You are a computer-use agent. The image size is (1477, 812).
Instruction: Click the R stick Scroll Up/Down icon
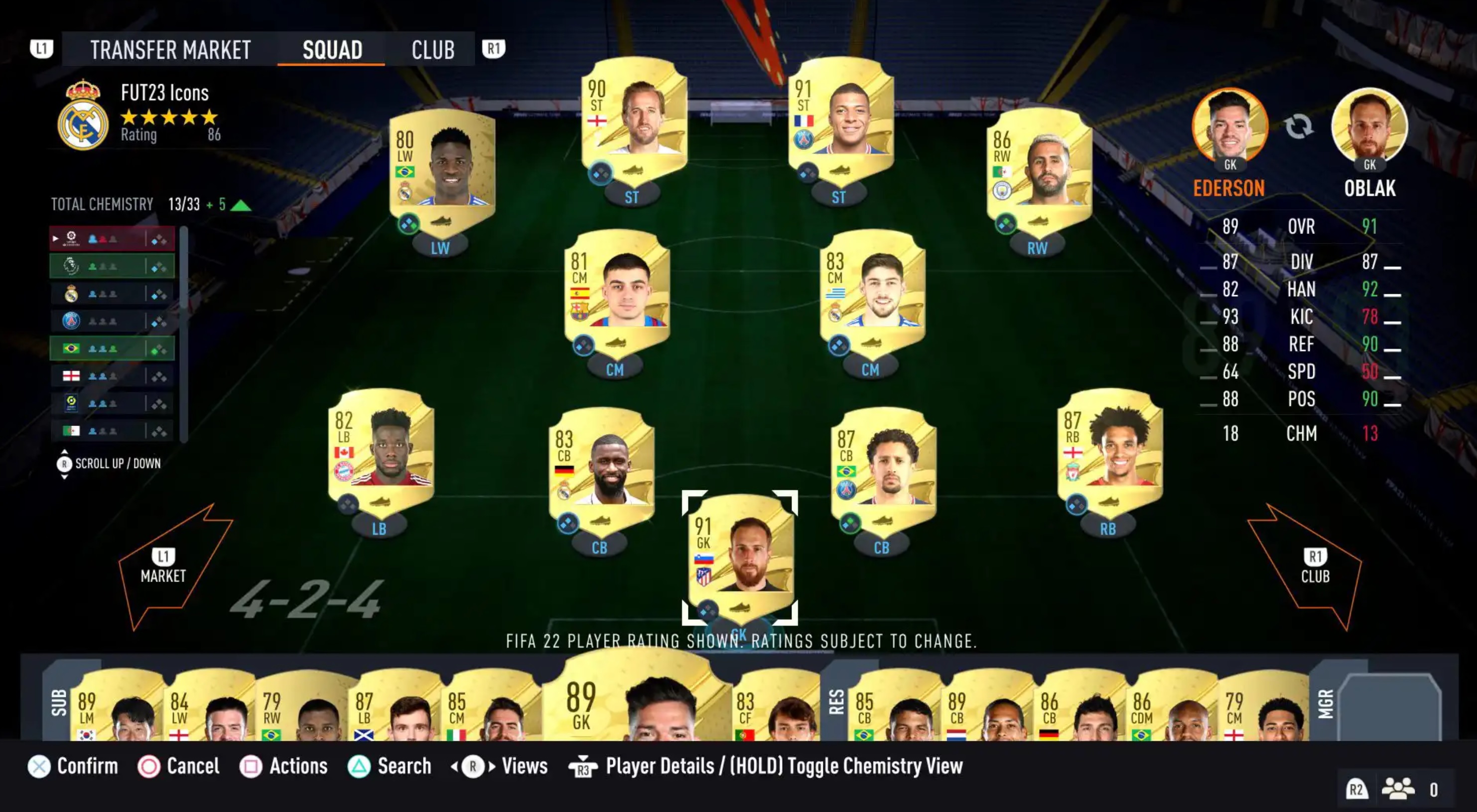click(x=65, y=464)
